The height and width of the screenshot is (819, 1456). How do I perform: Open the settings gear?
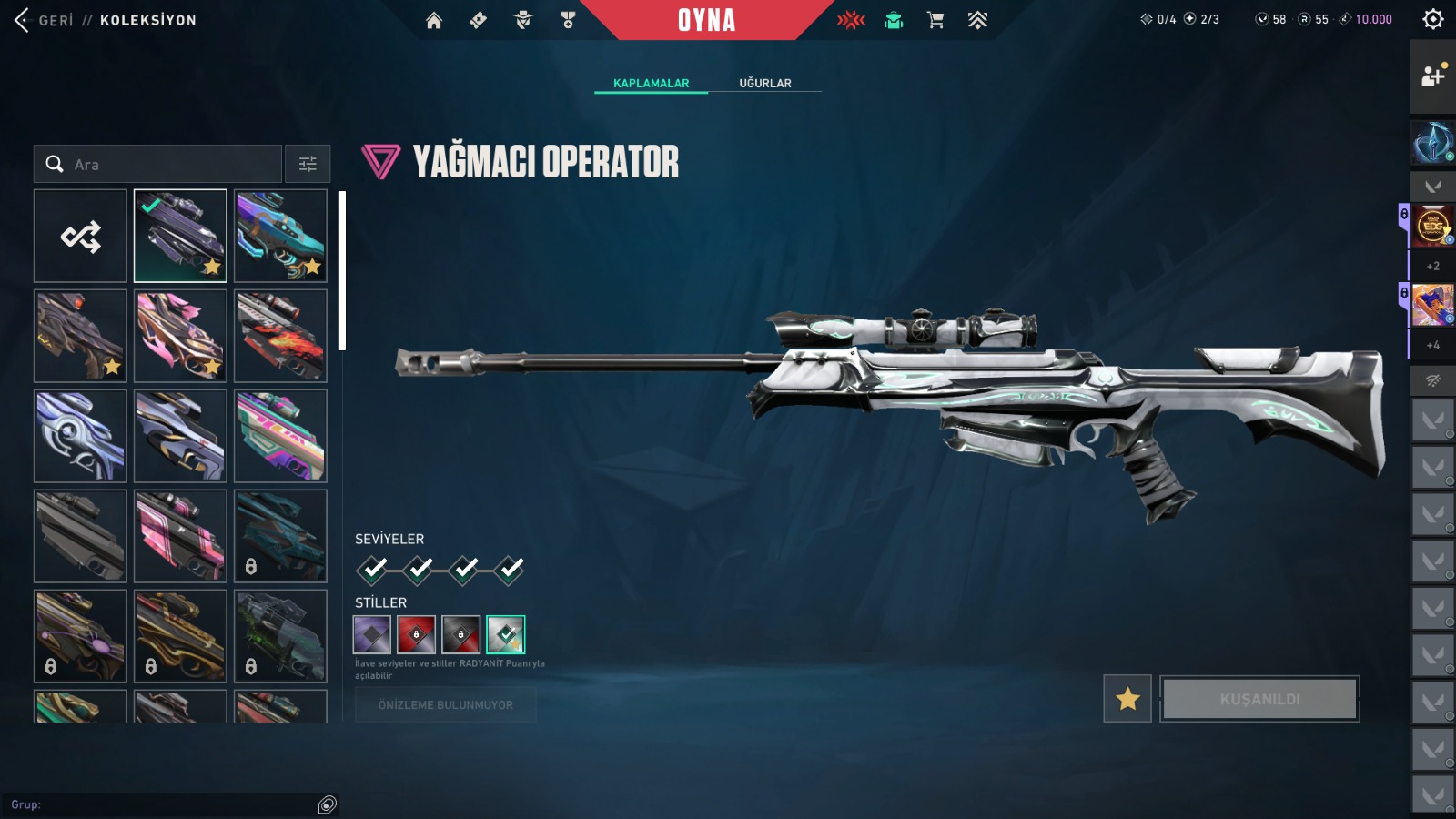pos(1432,19)
